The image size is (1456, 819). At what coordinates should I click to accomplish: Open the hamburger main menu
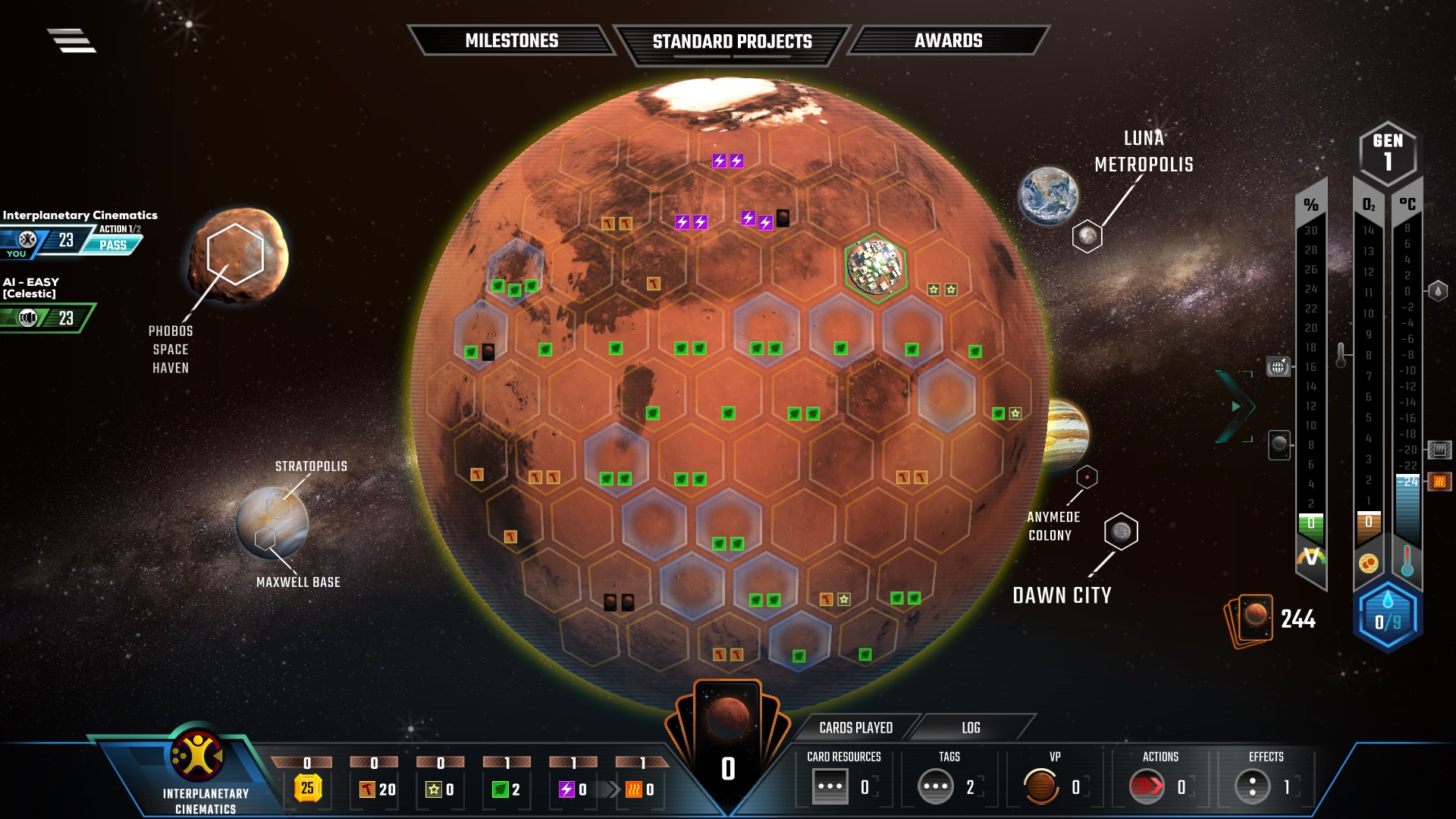tap(72, 40)
